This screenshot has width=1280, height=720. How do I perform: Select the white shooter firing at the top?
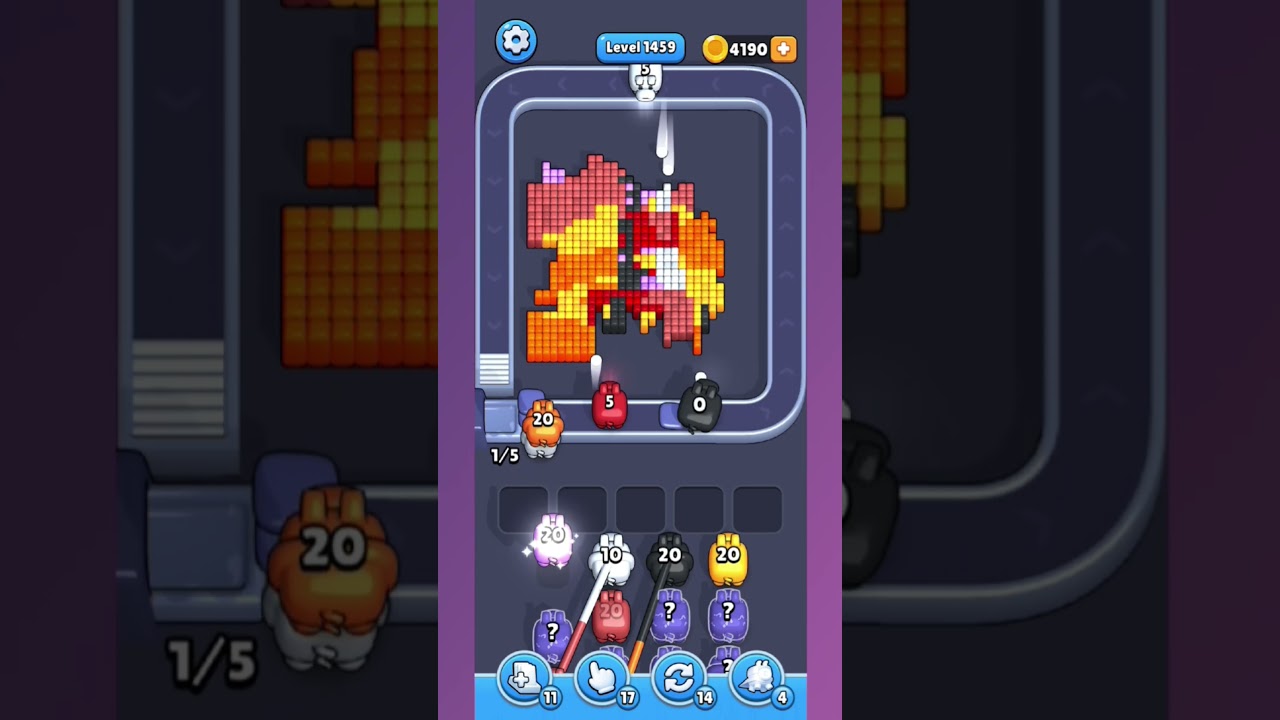(645, 80)
